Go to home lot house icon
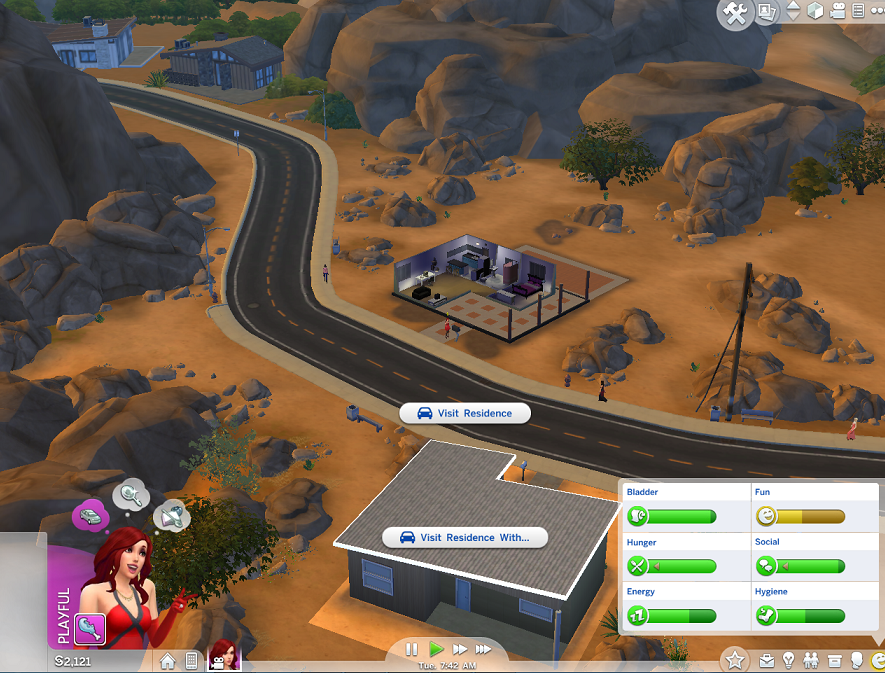Screen dimensions: 885x673 (167, 660)
